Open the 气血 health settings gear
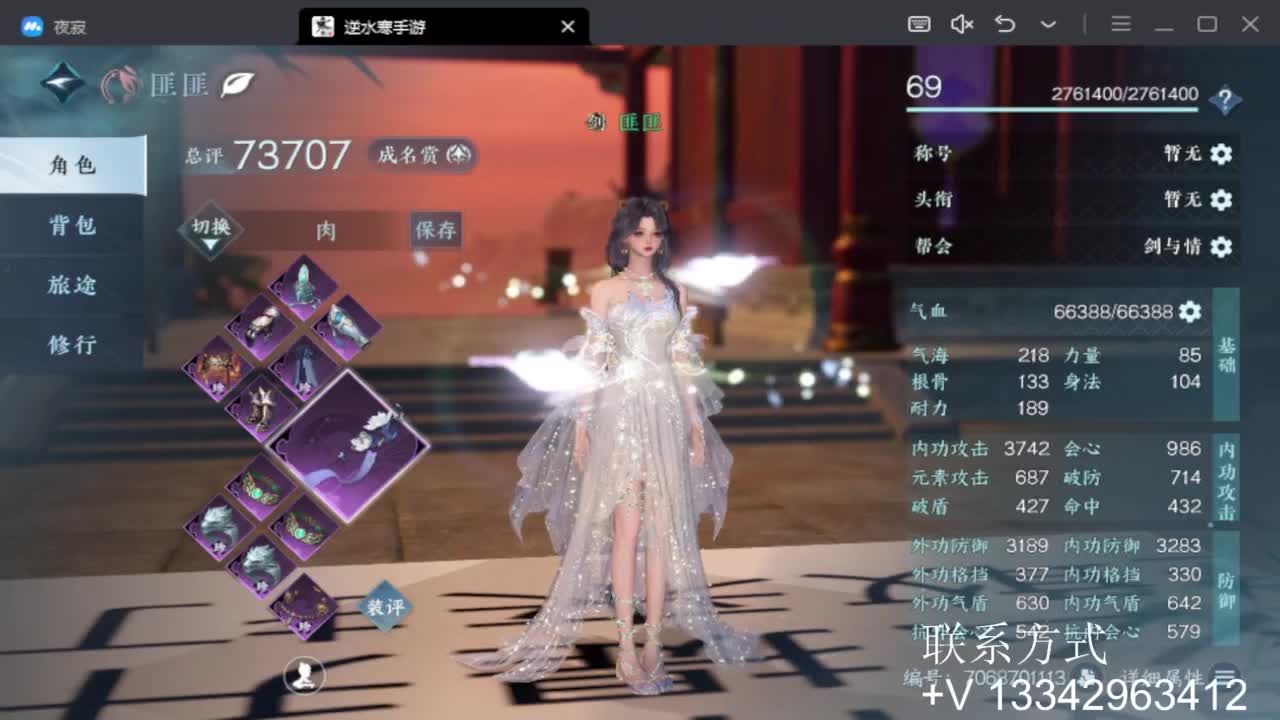1280x720 pixels. click(x=1188, y=311)
